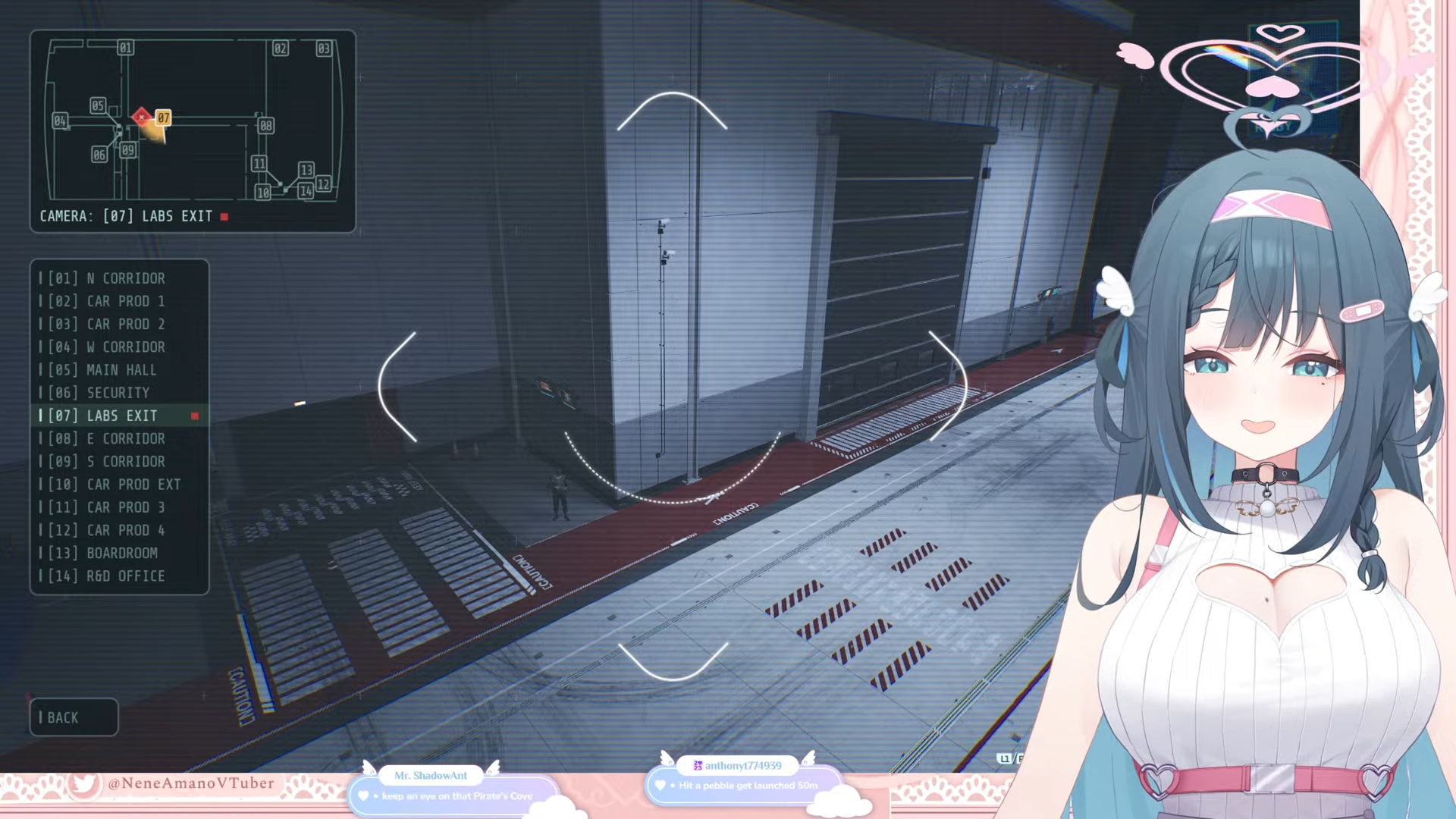
Task: Click the Back button
Action: 74,717
